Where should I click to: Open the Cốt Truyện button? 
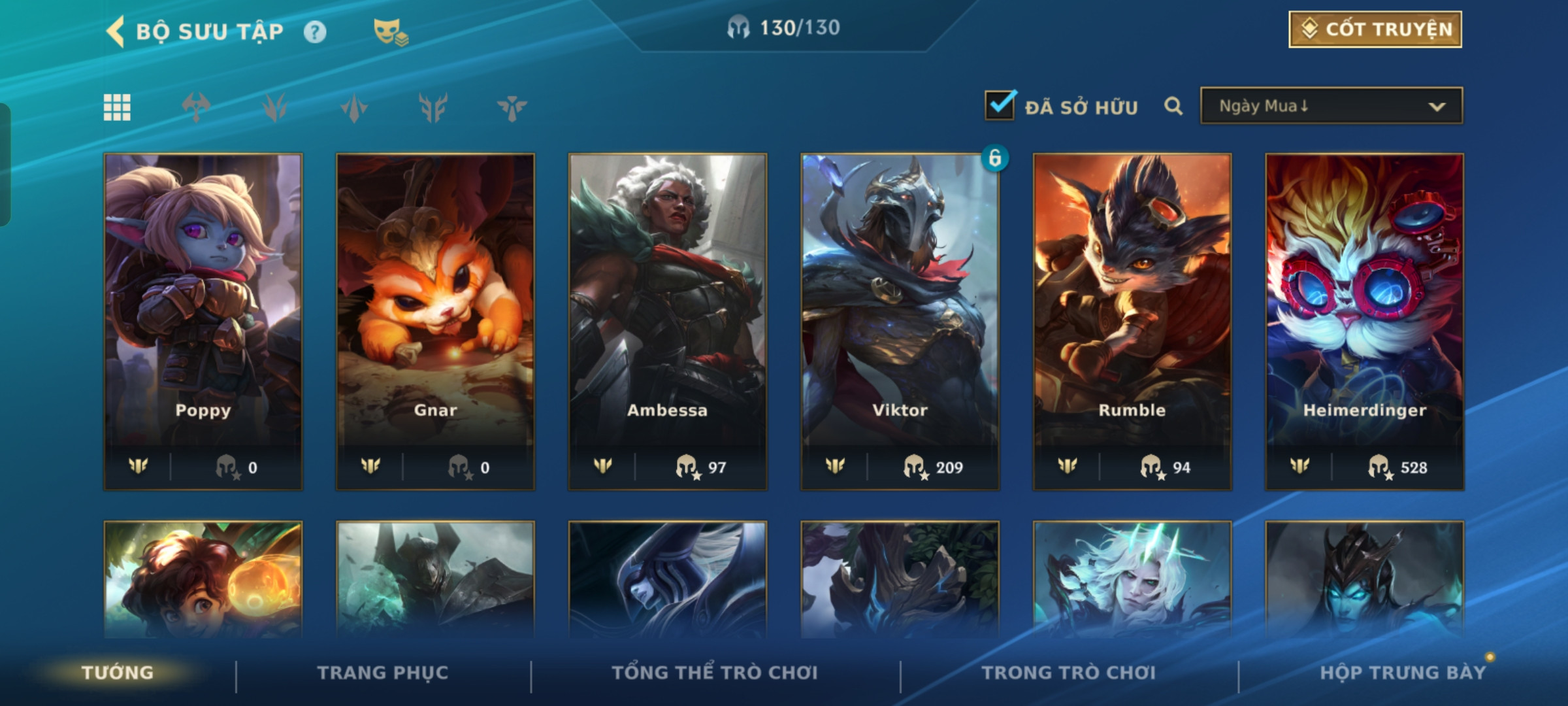click(1375, 29)
